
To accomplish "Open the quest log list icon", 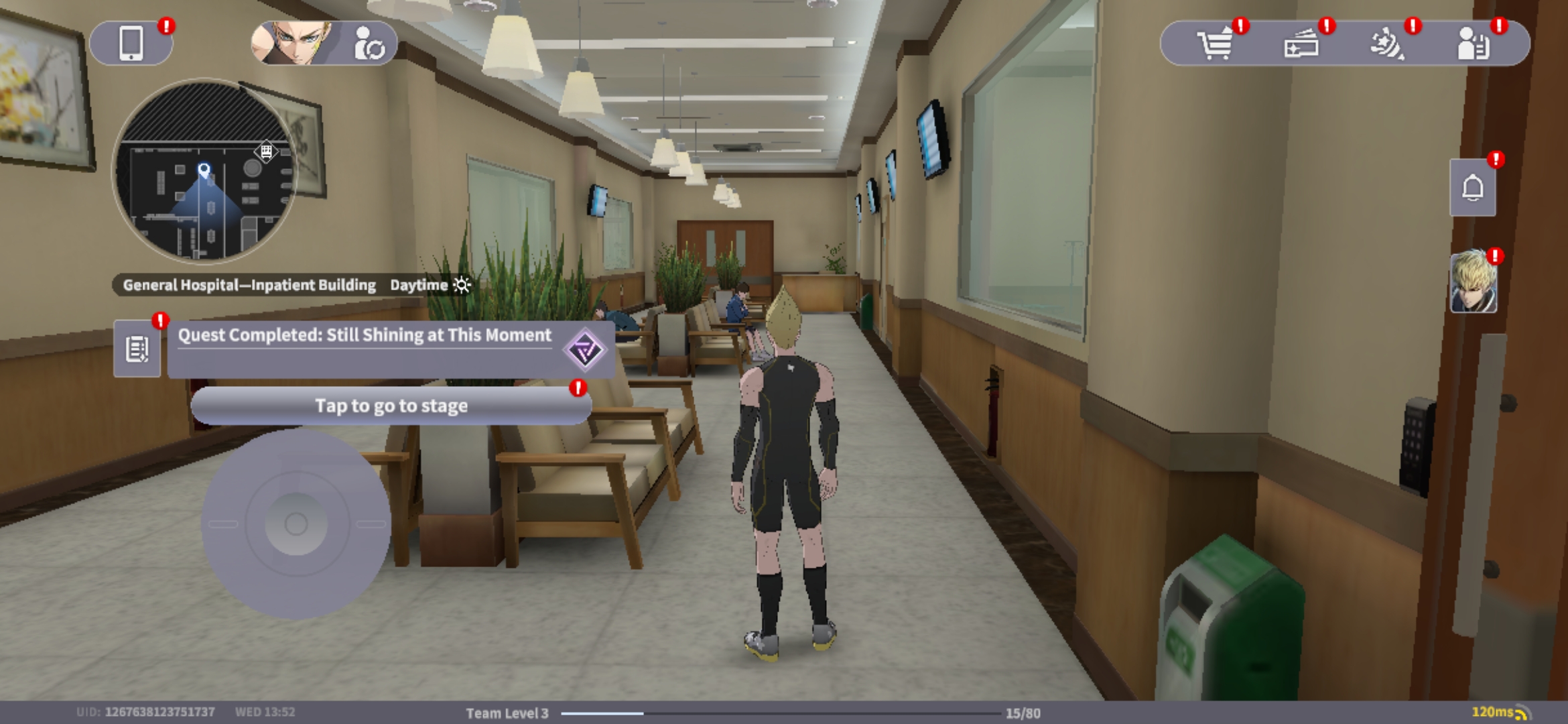I will click(x=137, y=349).
